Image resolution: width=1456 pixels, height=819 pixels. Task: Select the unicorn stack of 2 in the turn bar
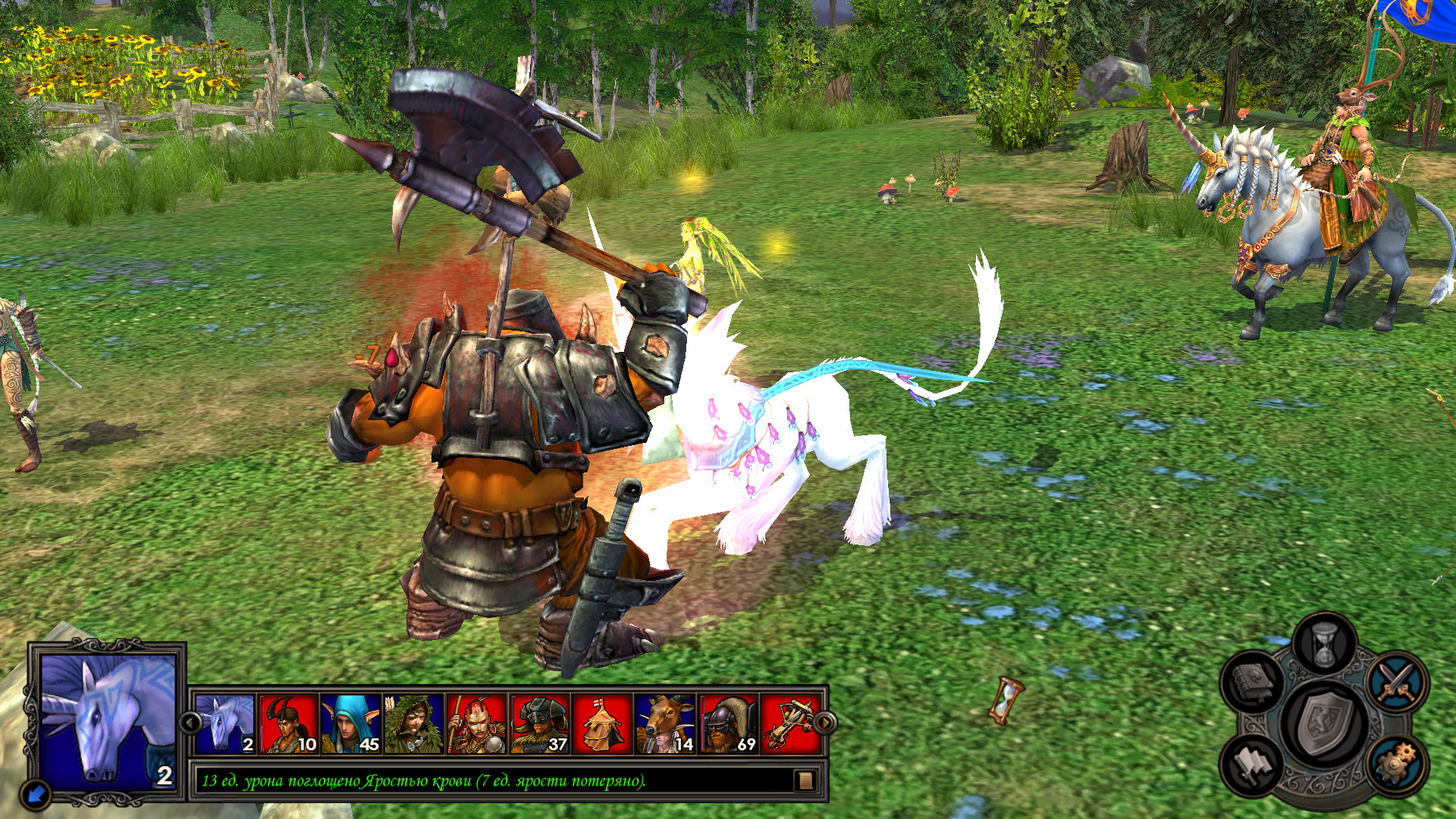(x=225, y=724)
